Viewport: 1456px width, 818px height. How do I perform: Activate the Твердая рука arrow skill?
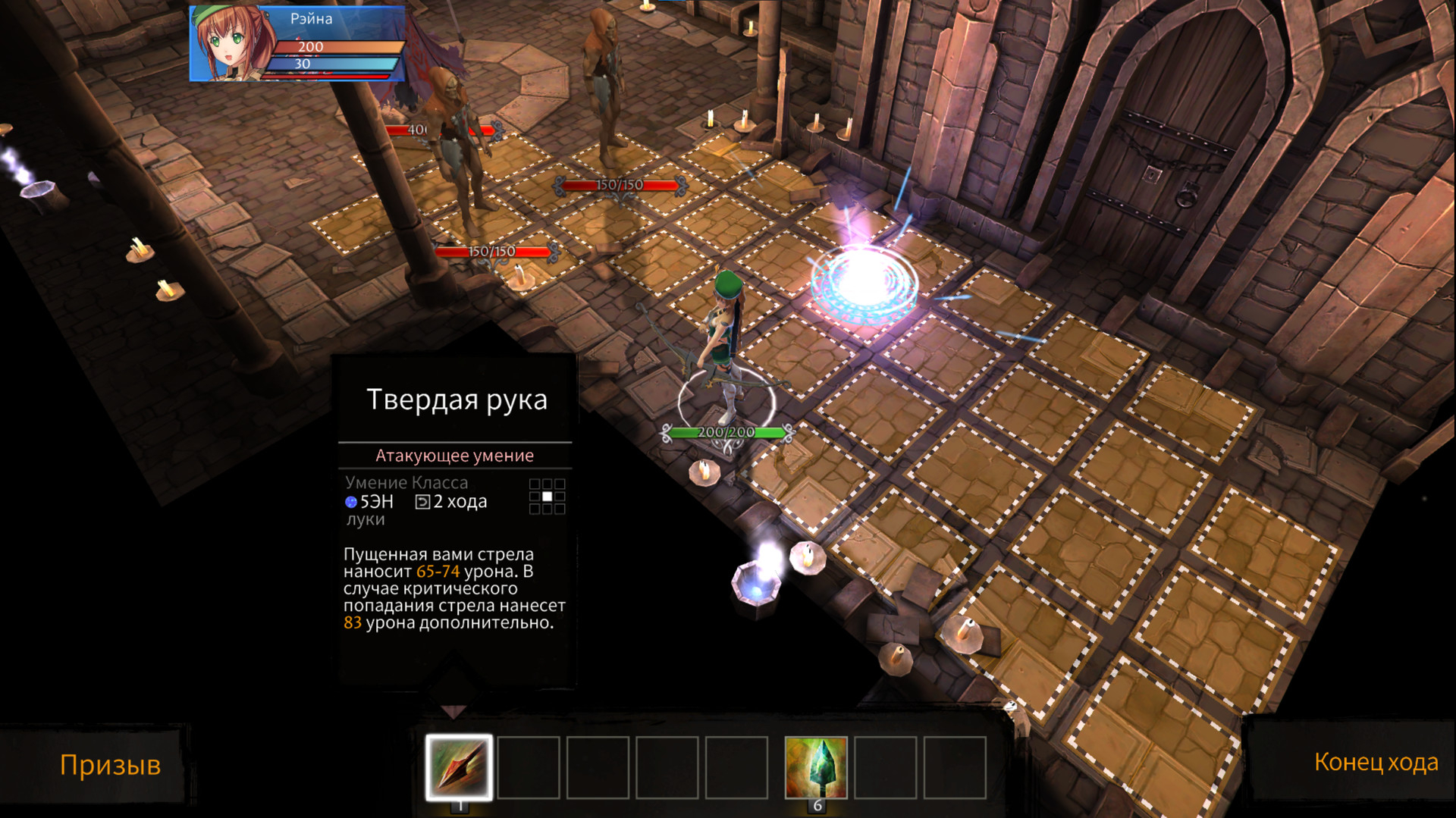click(459, 766)
